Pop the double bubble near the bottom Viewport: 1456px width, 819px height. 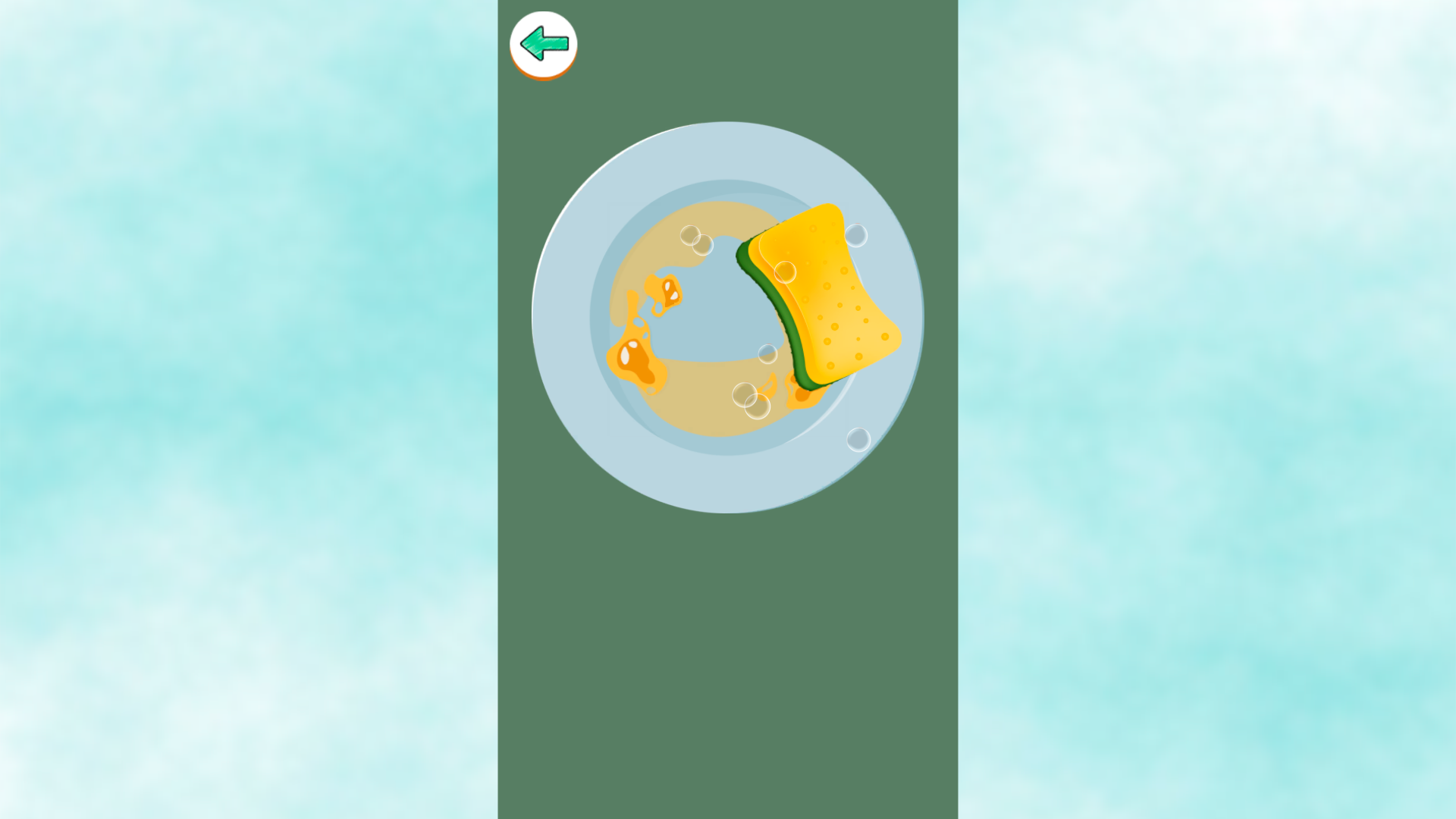pyautogui.click(x=751, y=400)
